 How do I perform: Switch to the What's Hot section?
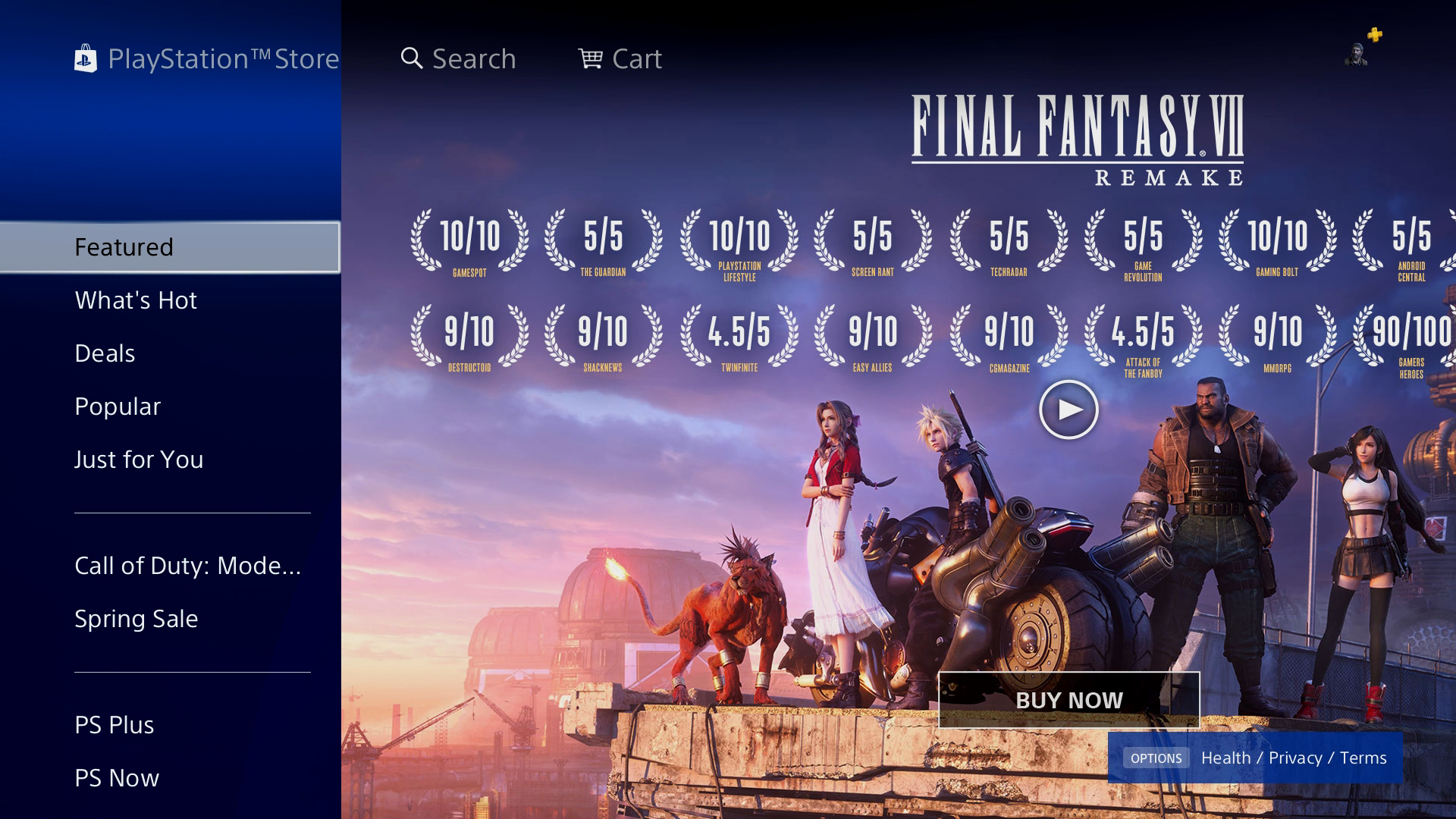[135, 300]
